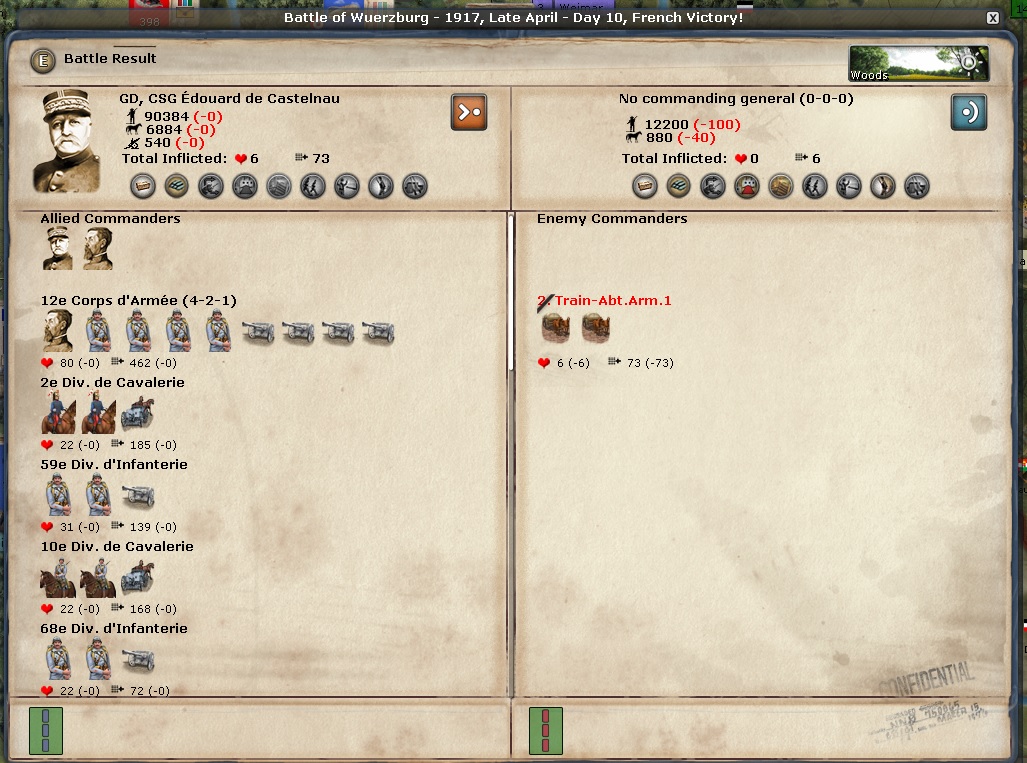Pick the 68e Div. d'Infanterie entry
Viewport: 1027px width, 763px height.
point(114,629)
